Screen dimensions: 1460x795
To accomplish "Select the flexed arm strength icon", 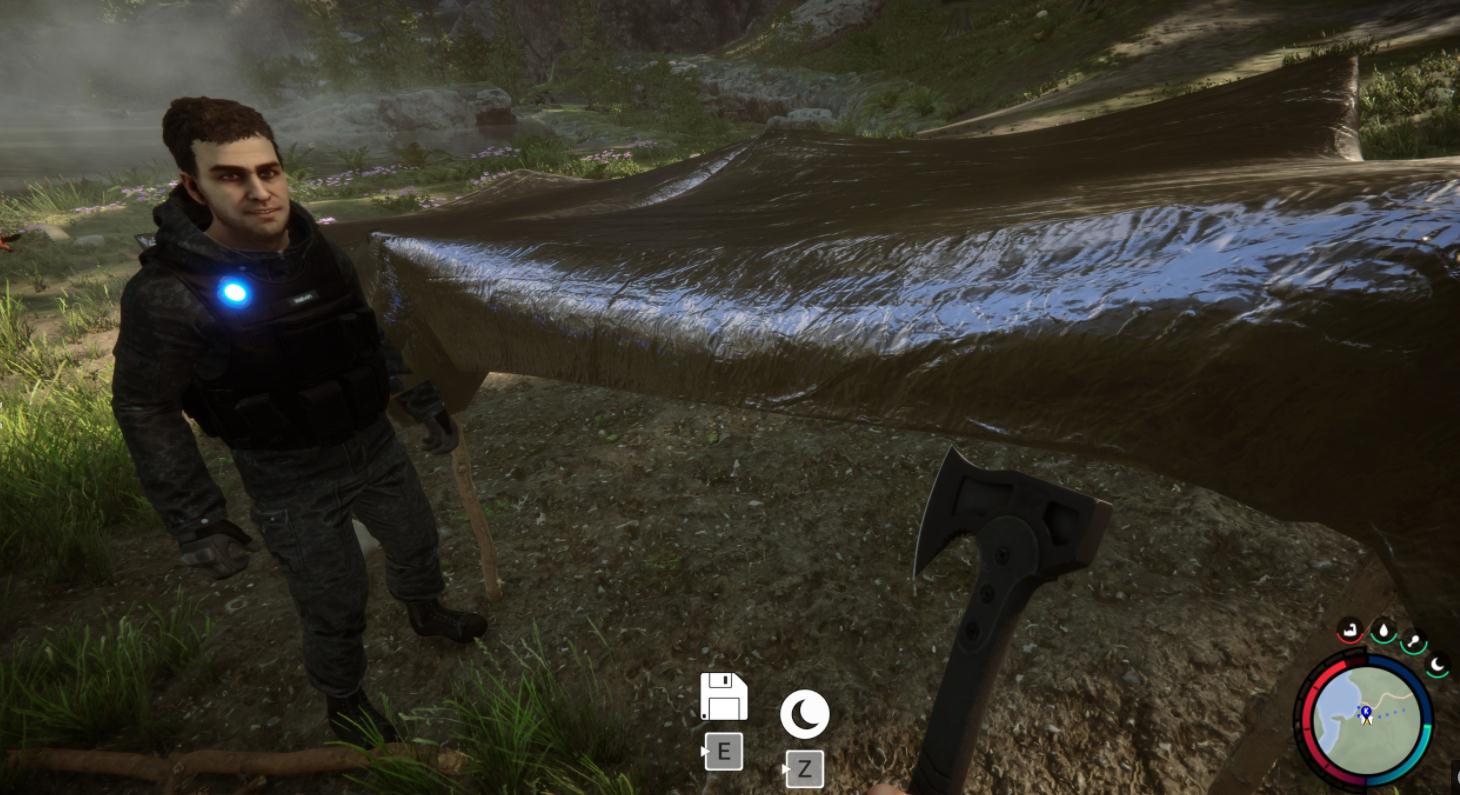I will [x=1350, y=631].
